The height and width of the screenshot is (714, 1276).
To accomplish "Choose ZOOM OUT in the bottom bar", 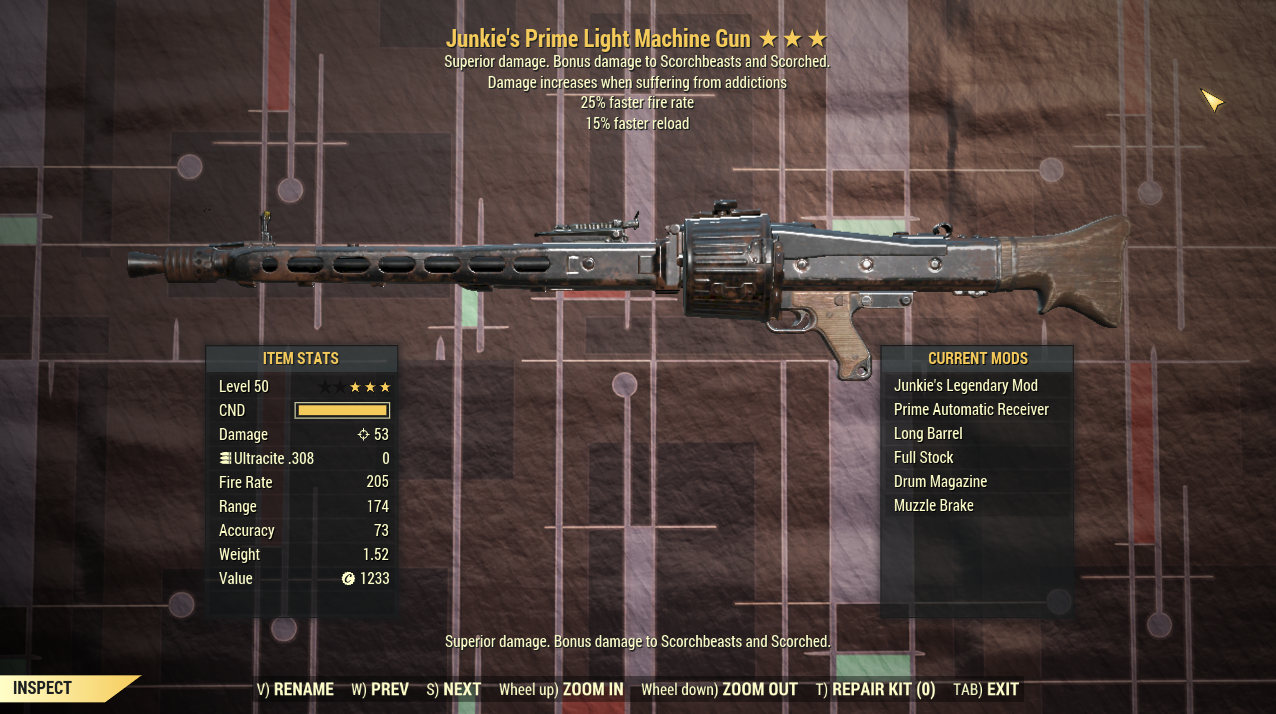I will pos(719,689).
